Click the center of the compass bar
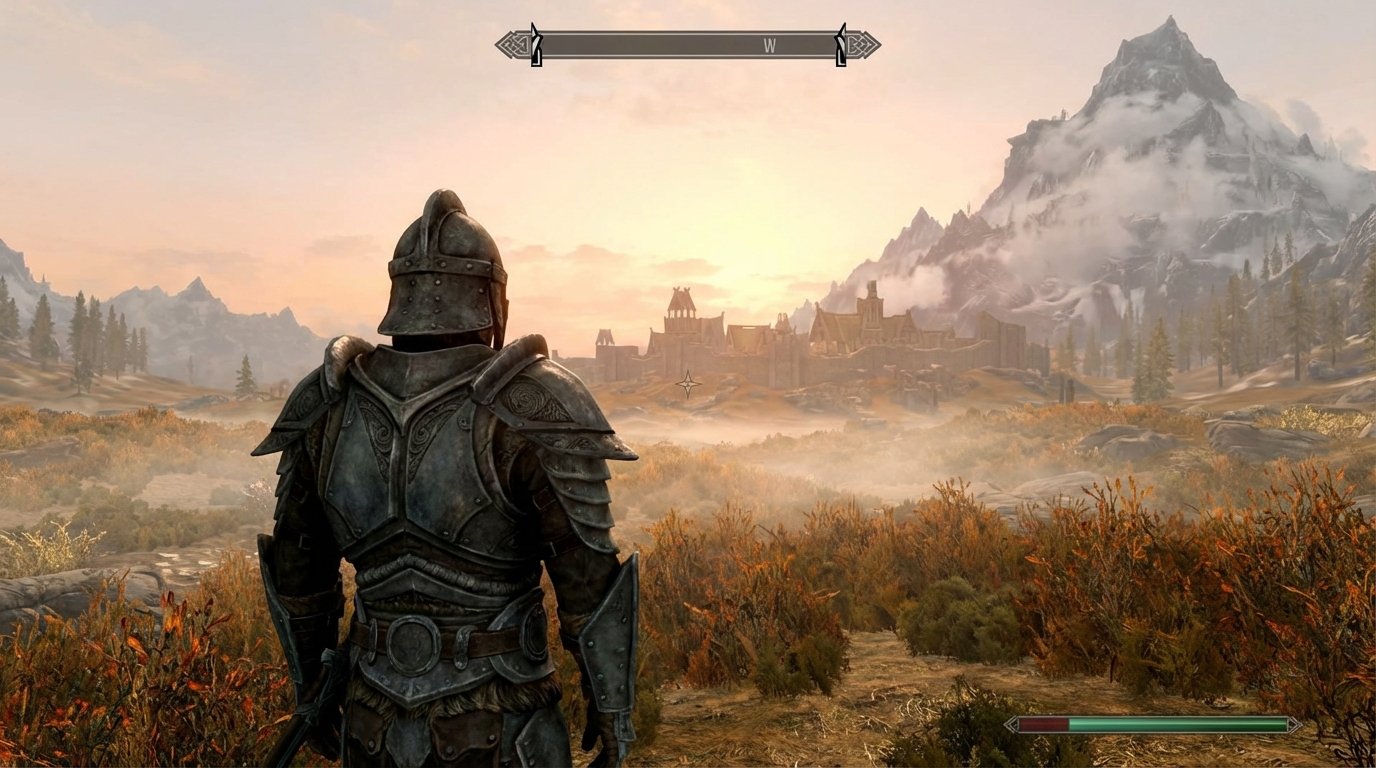 pos(686,44)
